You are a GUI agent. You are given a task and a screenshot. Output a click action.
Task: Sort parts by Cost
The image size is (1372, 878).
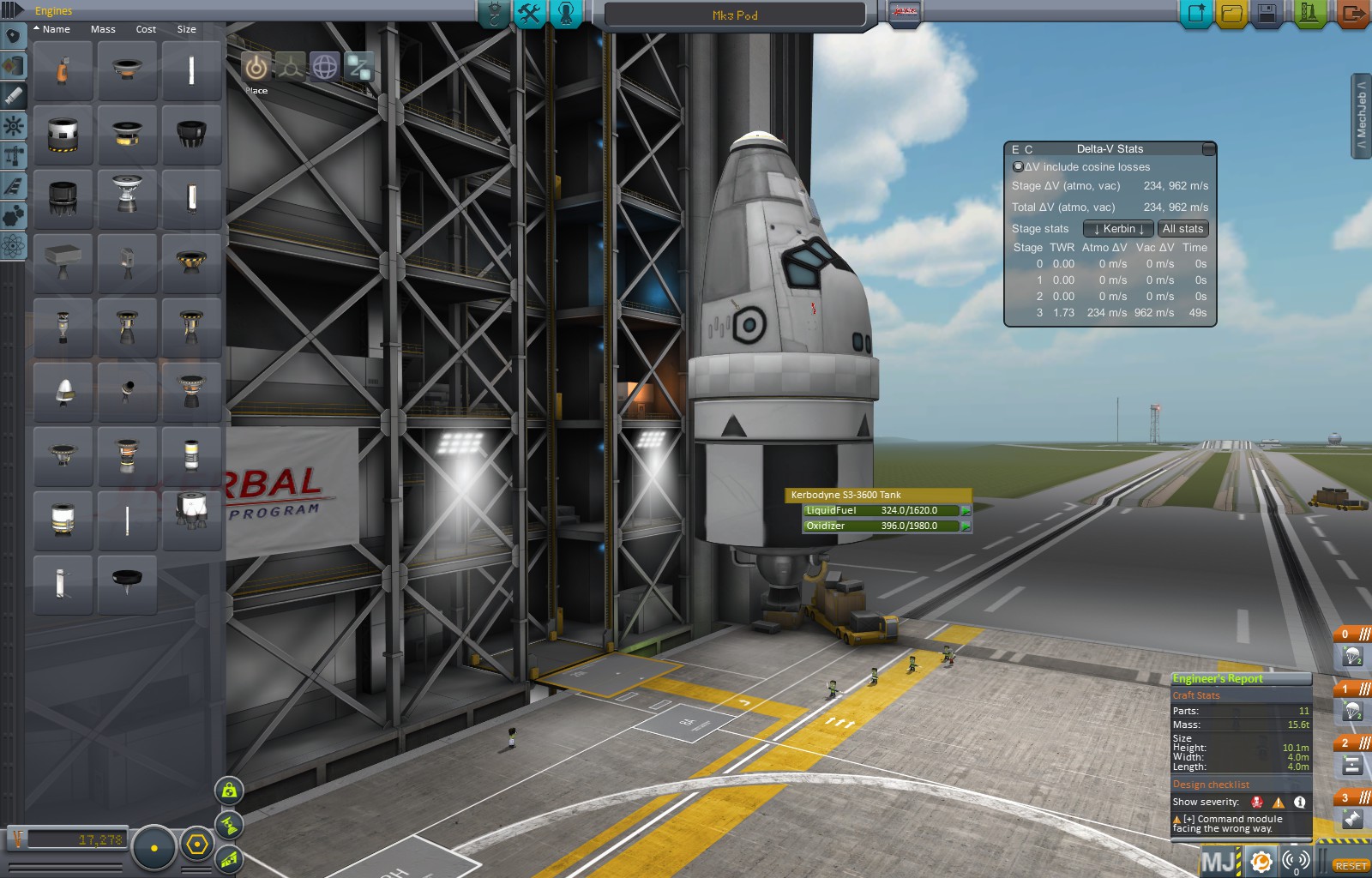[146, 29]
